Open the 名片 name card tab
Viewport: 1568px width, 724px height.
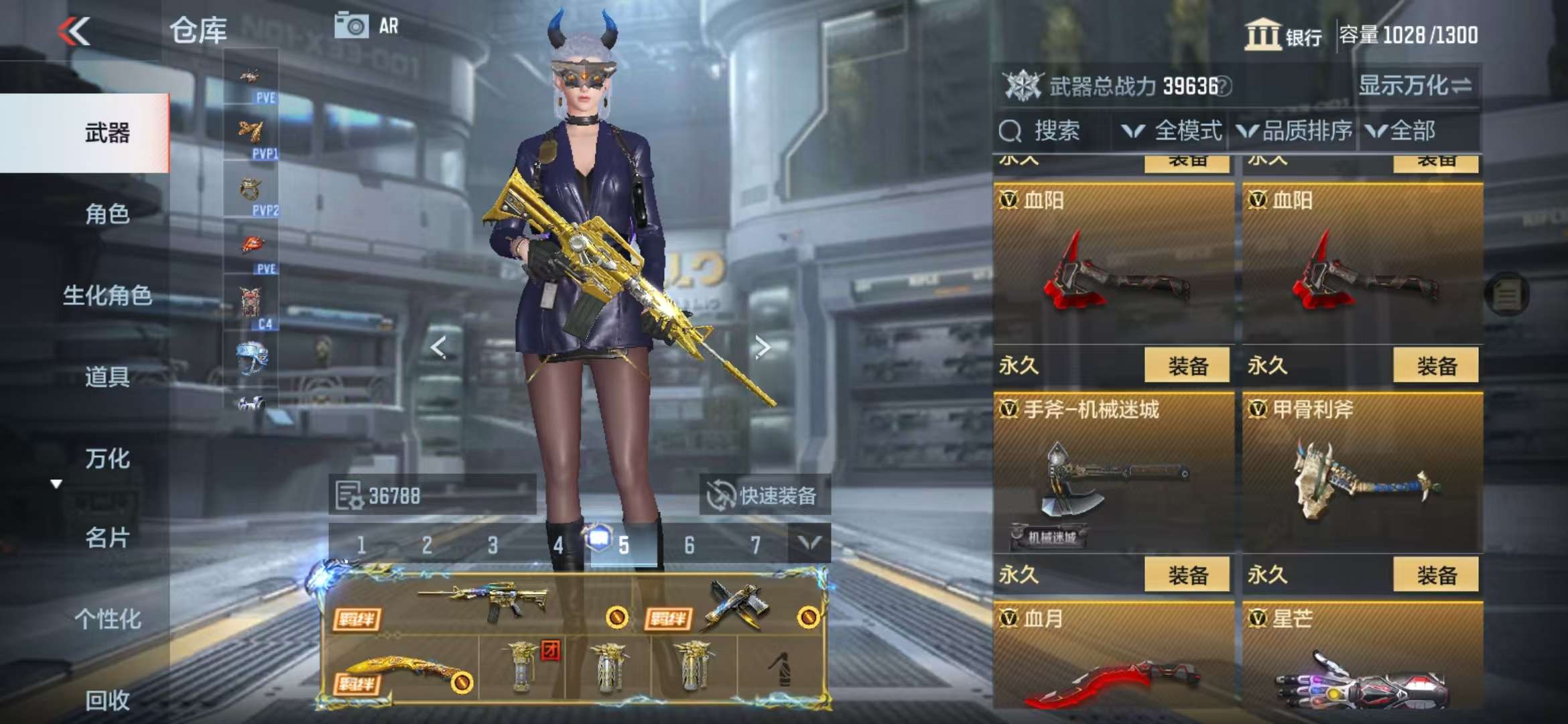107,538
